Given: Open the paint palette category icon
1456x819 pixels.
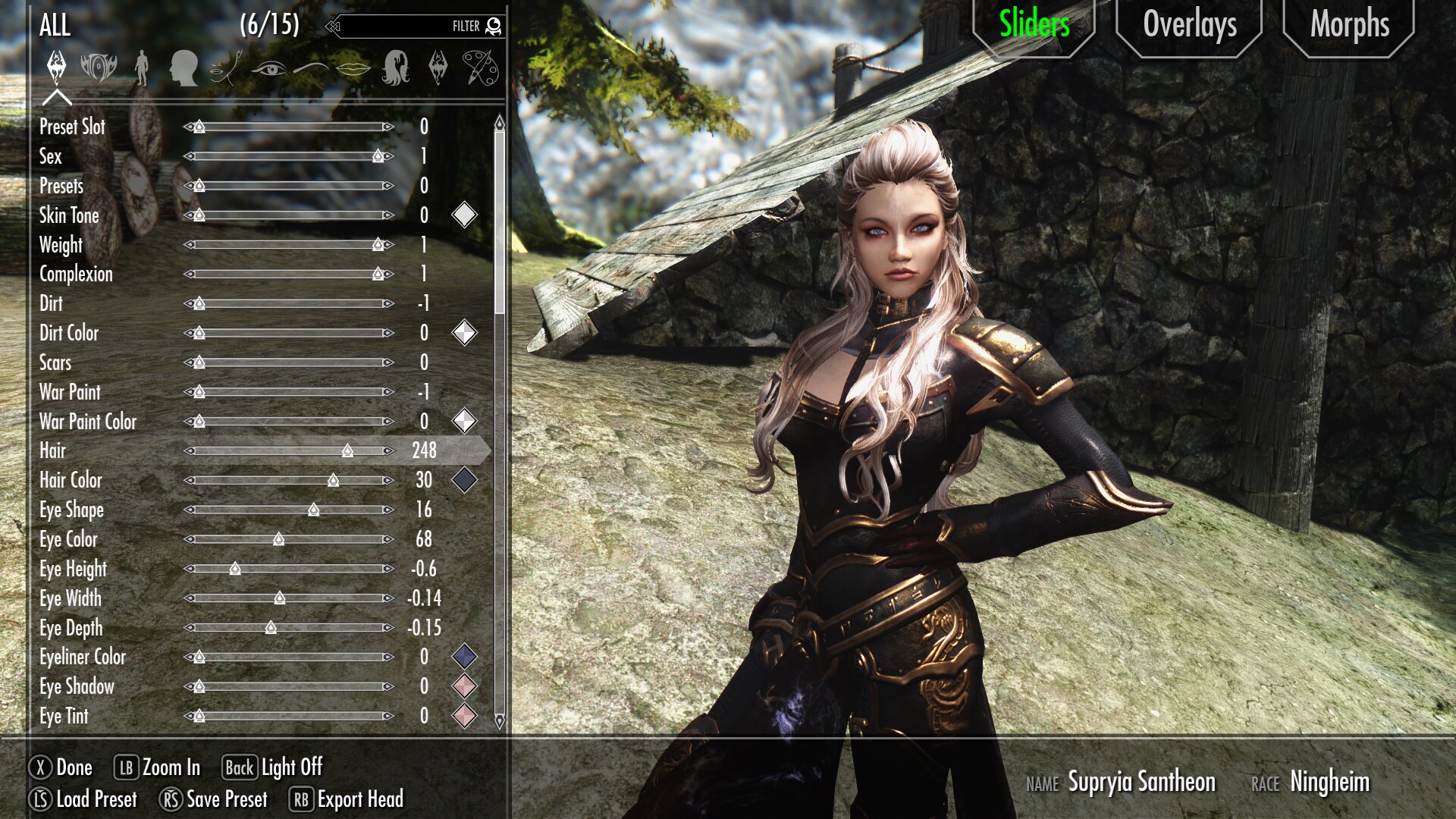Looking at the screenshot, I should [480, 68].
